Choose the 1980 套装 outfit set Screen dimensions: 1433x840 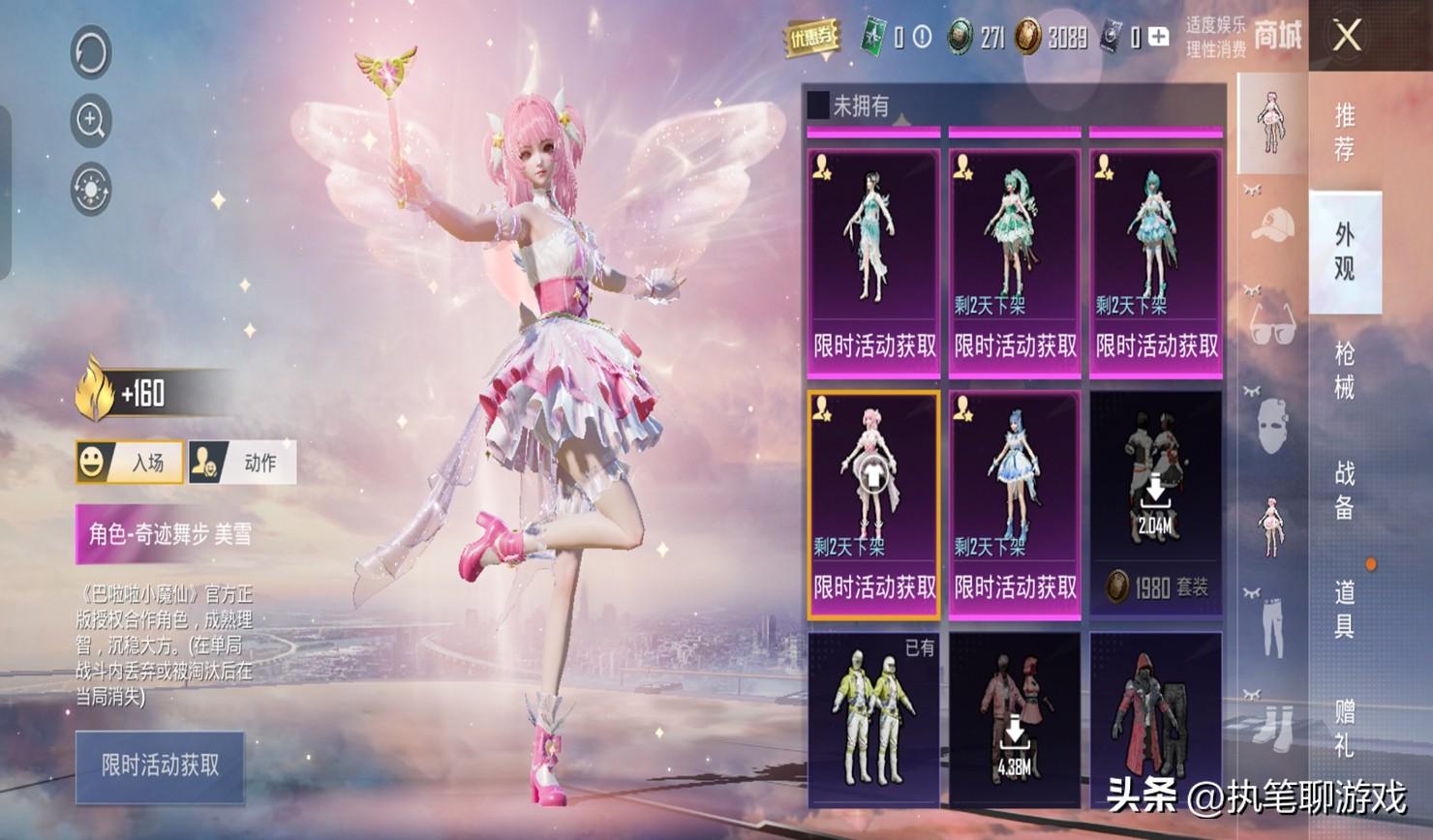point(1156,503)
